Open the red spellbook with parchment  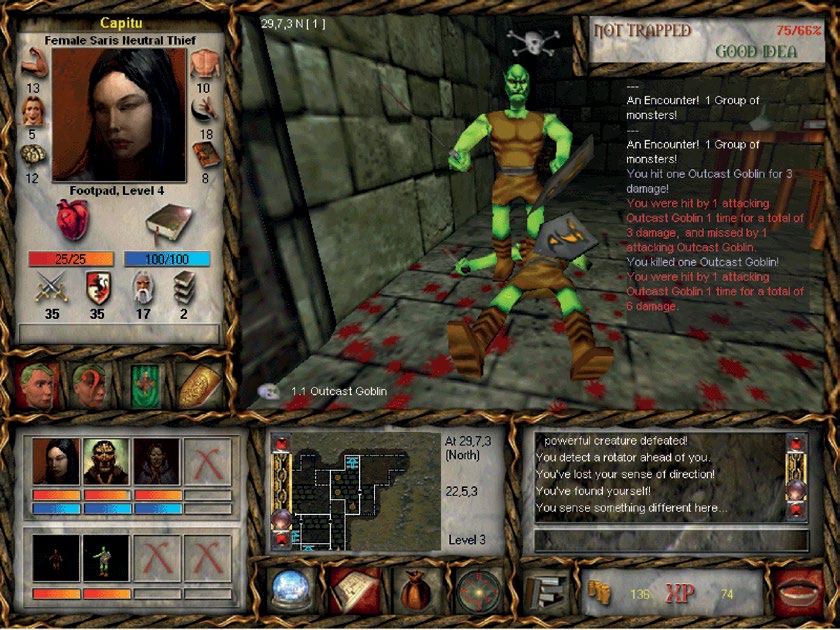coord(355,590)
